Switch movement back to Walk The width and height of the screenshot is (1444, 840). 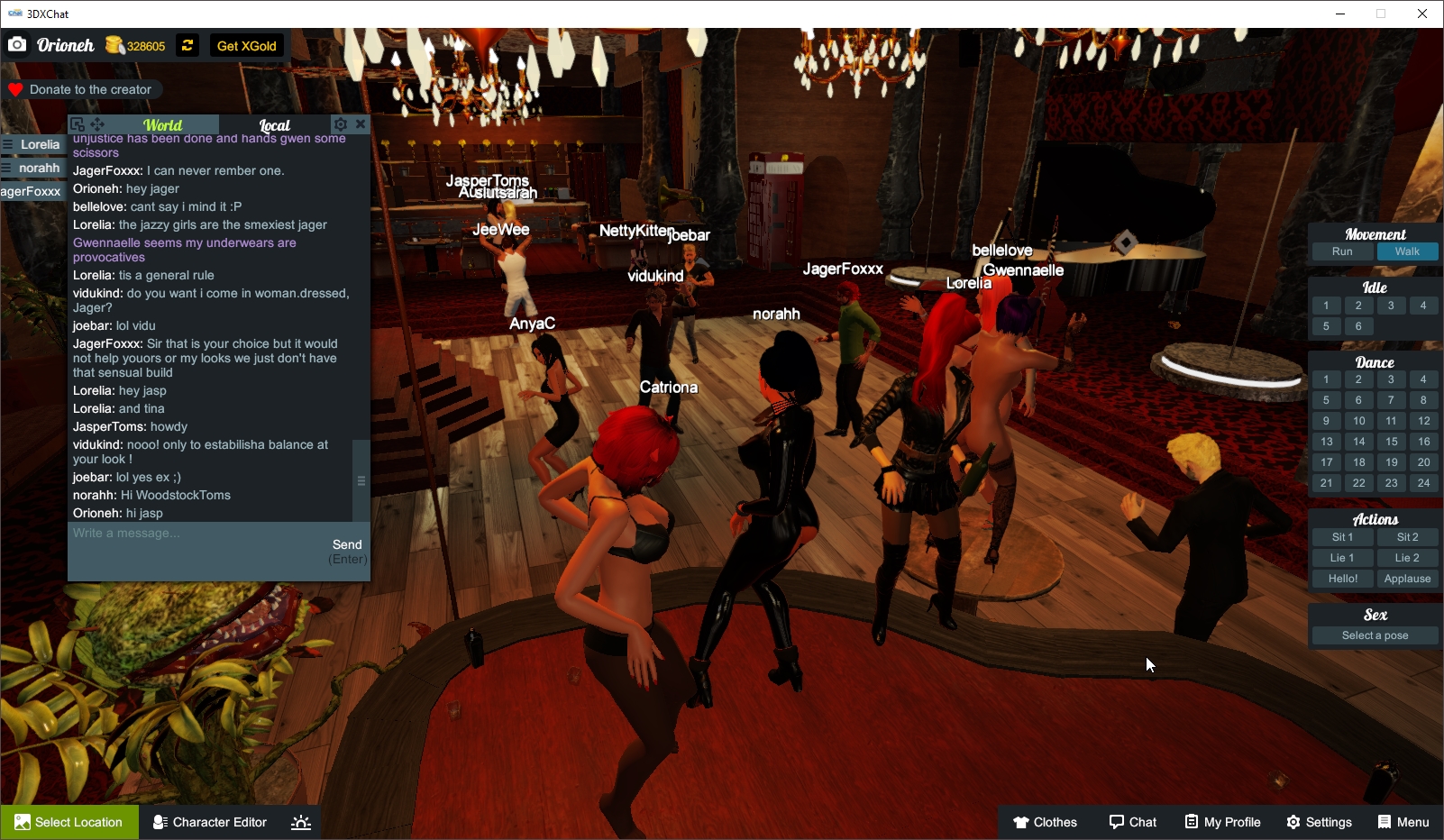(x=1408, y=251)
